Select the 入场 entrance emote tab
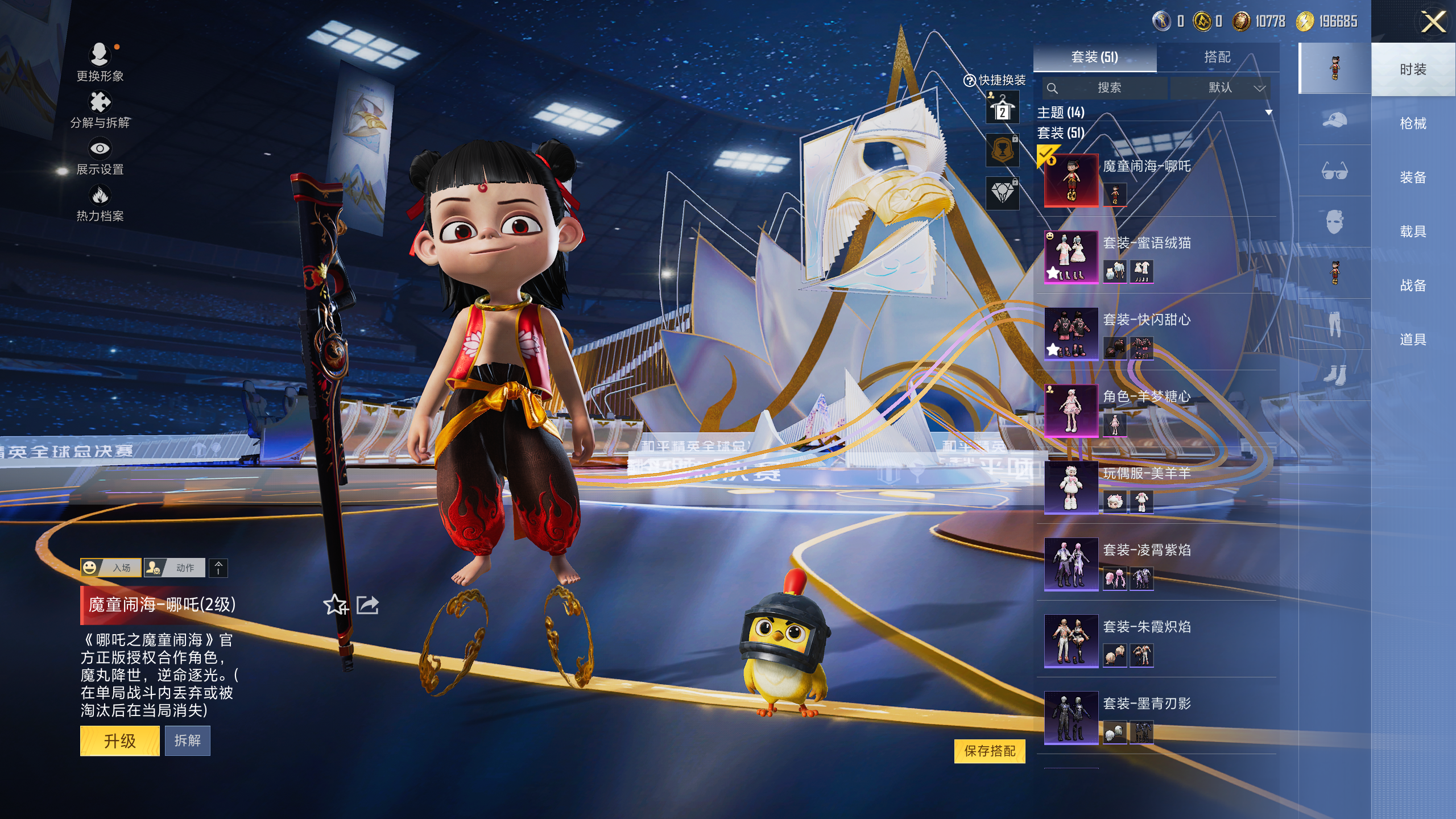Viewport: 1456px width, 819px height. coord(111,568)
